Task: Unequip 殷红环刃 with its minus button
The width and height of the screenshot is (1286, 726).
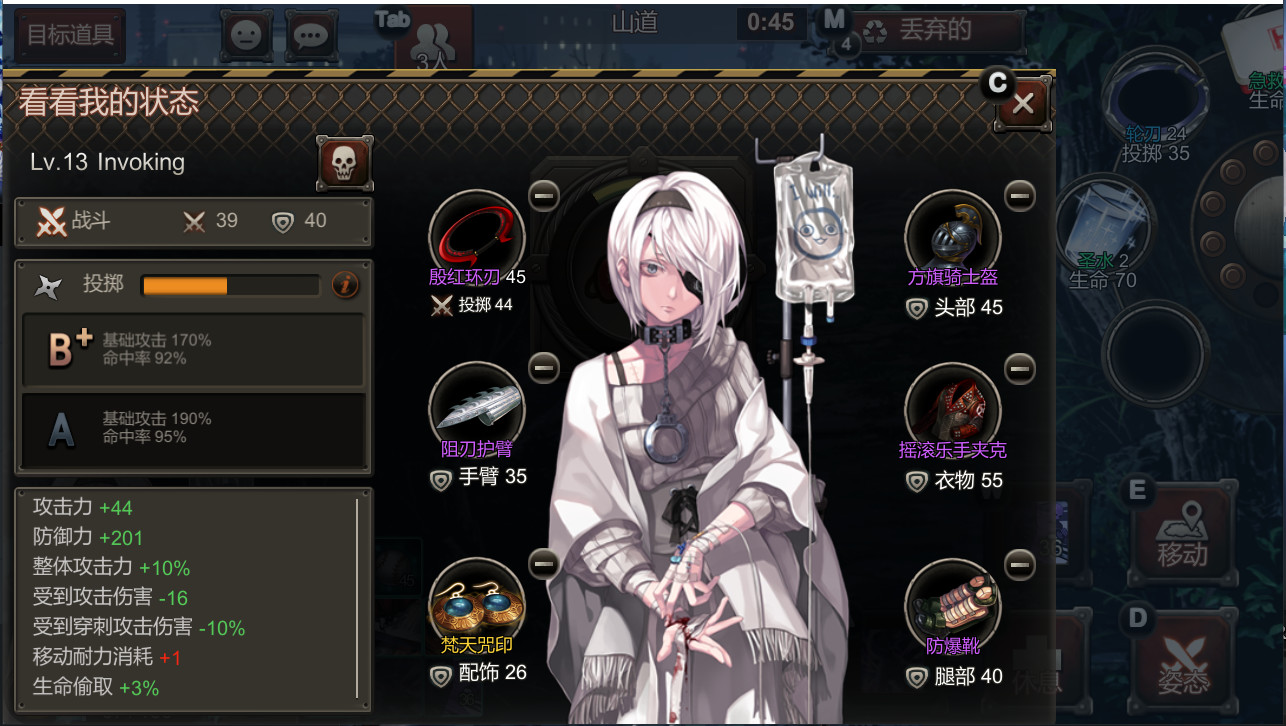Action: [543, 196]
